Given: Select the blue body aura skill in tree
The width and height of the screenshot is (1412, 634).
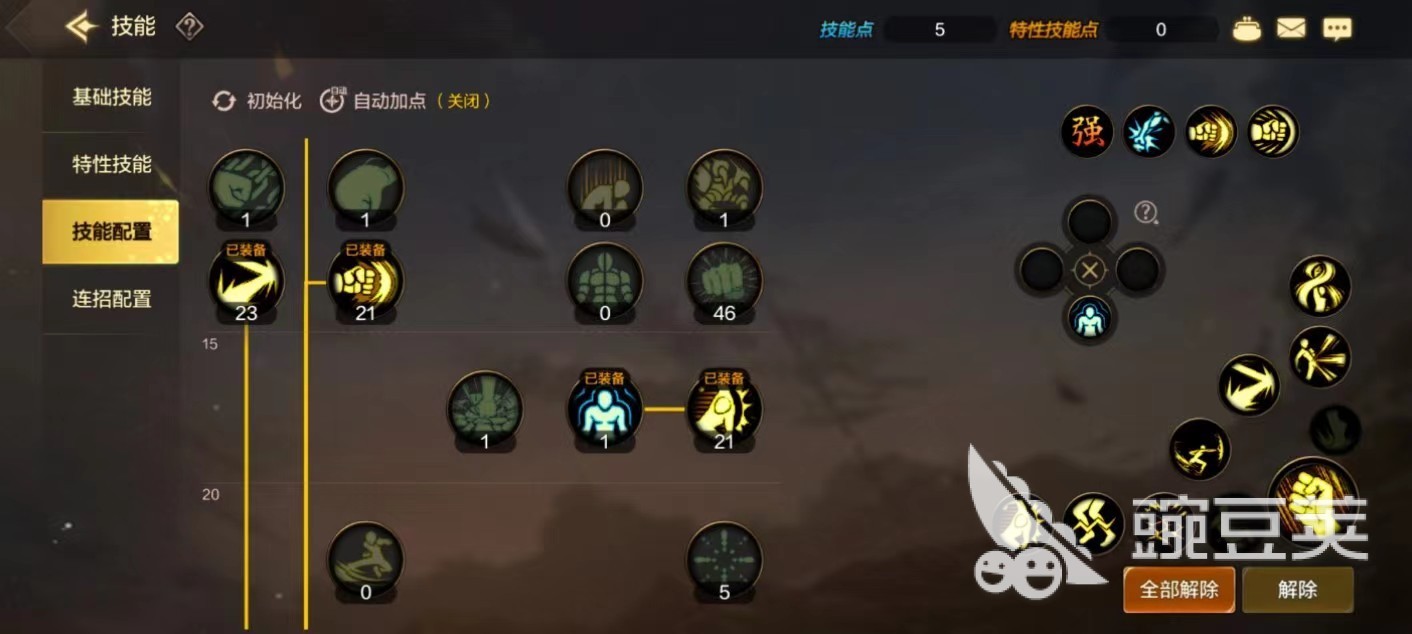Looking at the screenshot, I should 605,408.
